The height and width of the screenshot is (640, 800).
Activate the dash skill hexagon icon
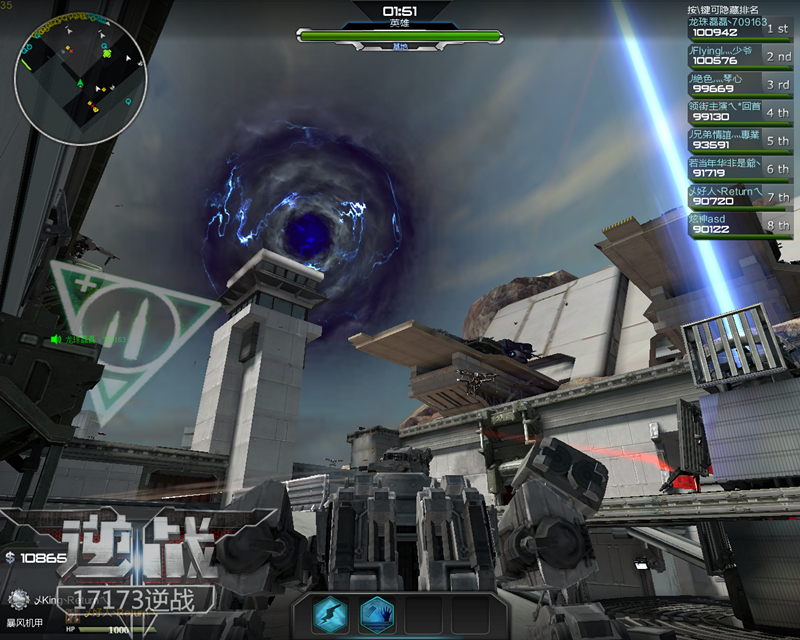(330, 614)
